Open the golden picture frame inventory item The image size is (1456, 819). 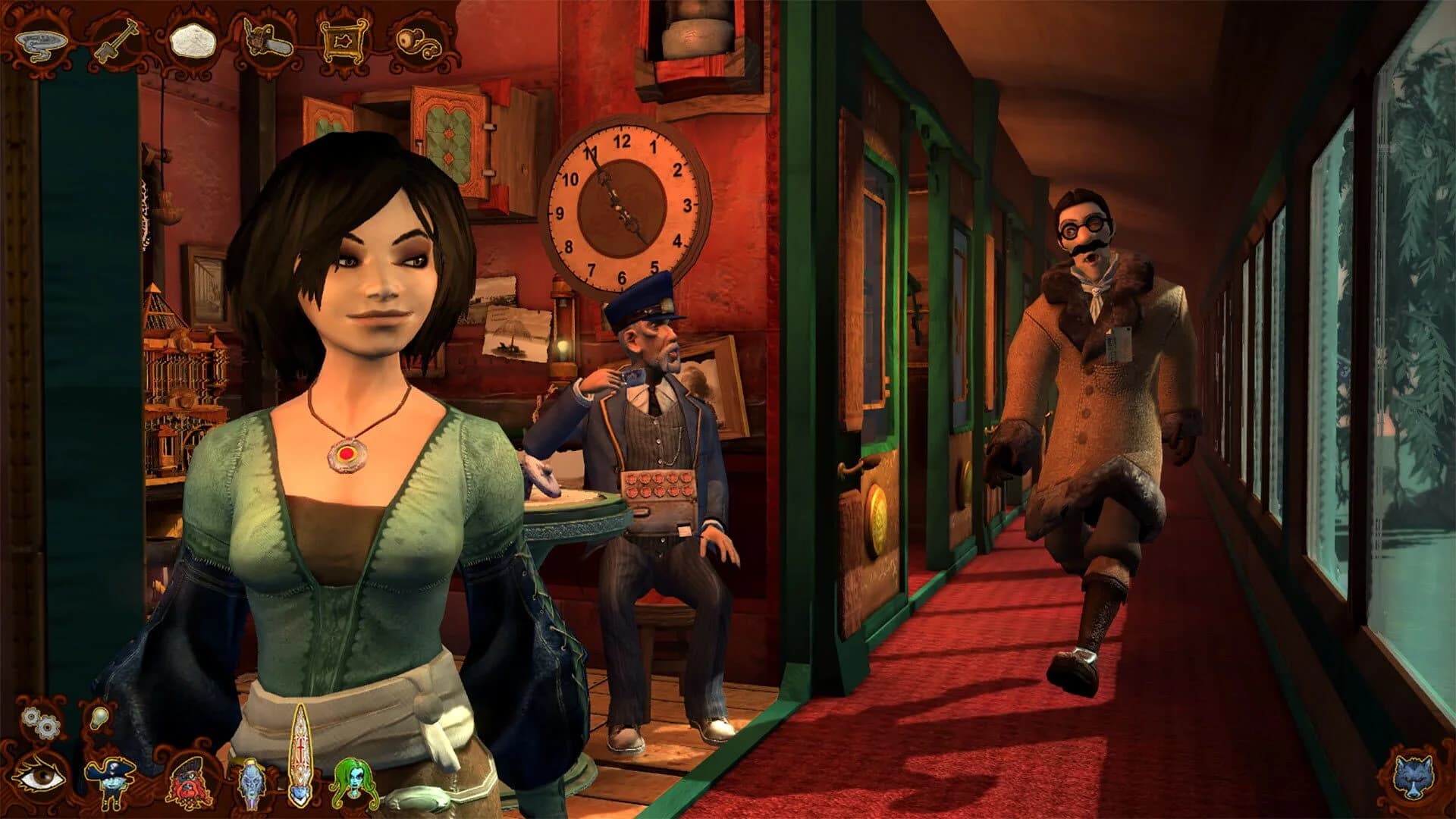point(342,42)
